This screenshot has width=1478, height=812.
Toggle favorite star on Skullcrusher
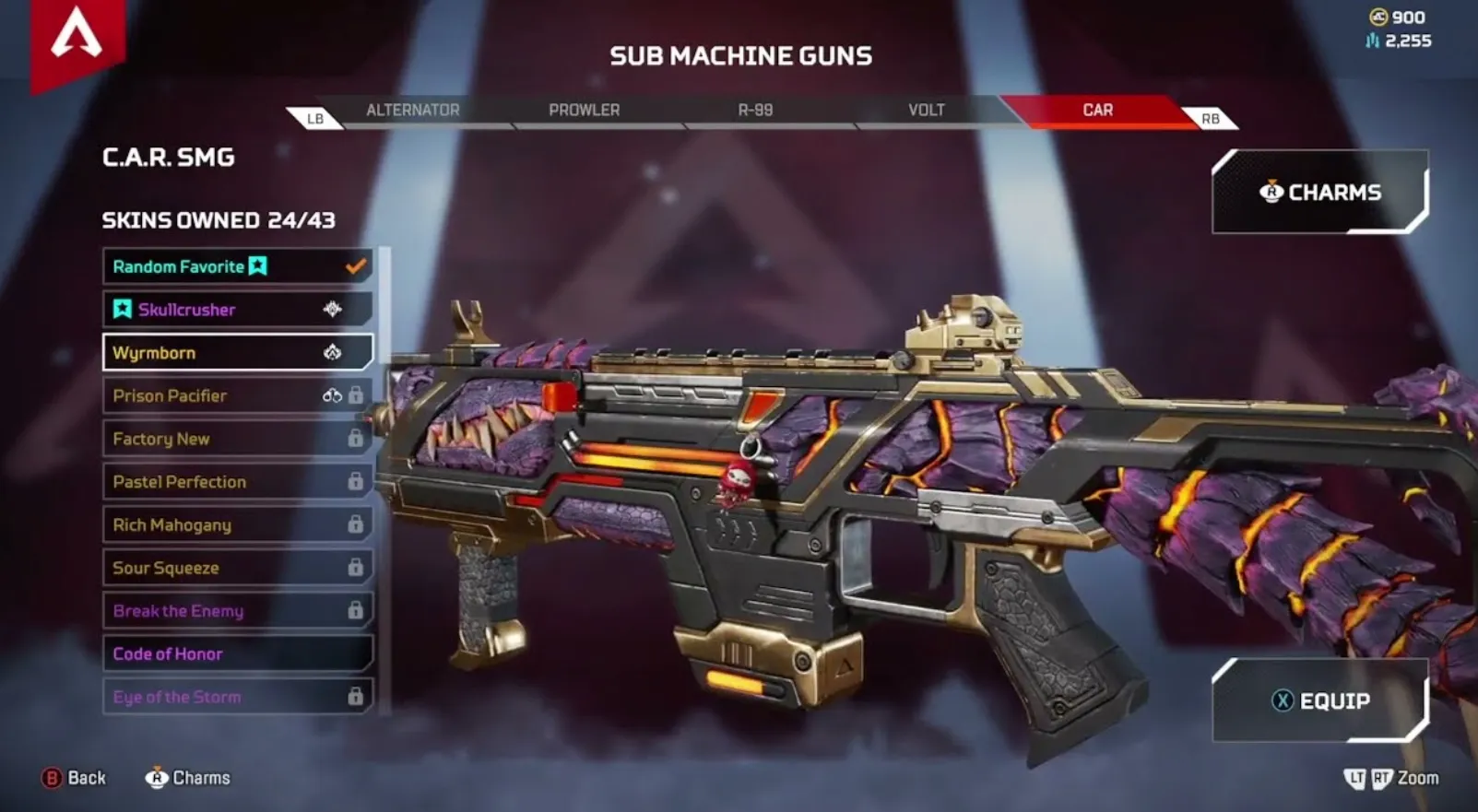(121, 310)
